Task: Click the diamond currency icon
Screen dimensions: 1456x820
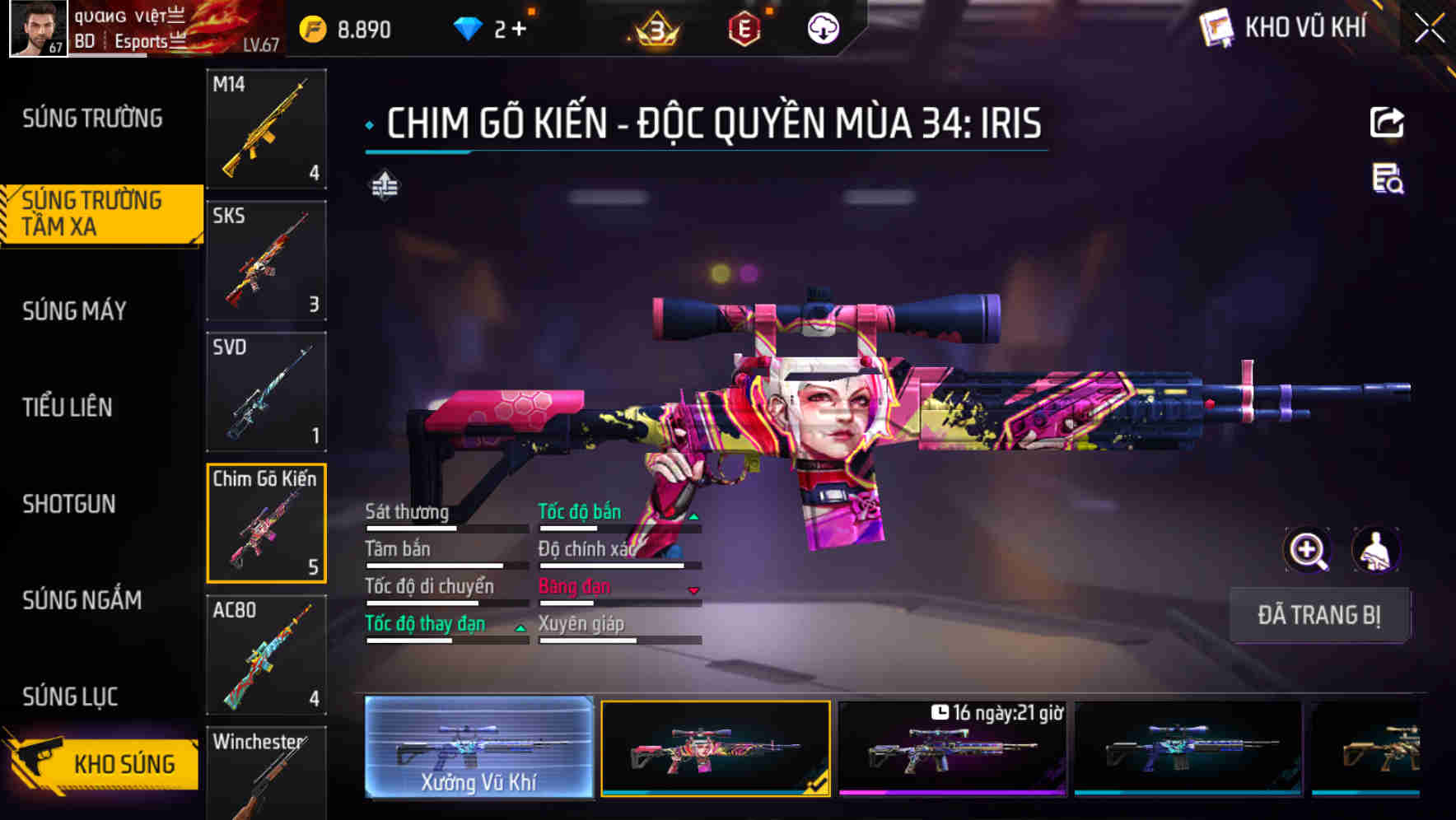Action: [468, 26]
